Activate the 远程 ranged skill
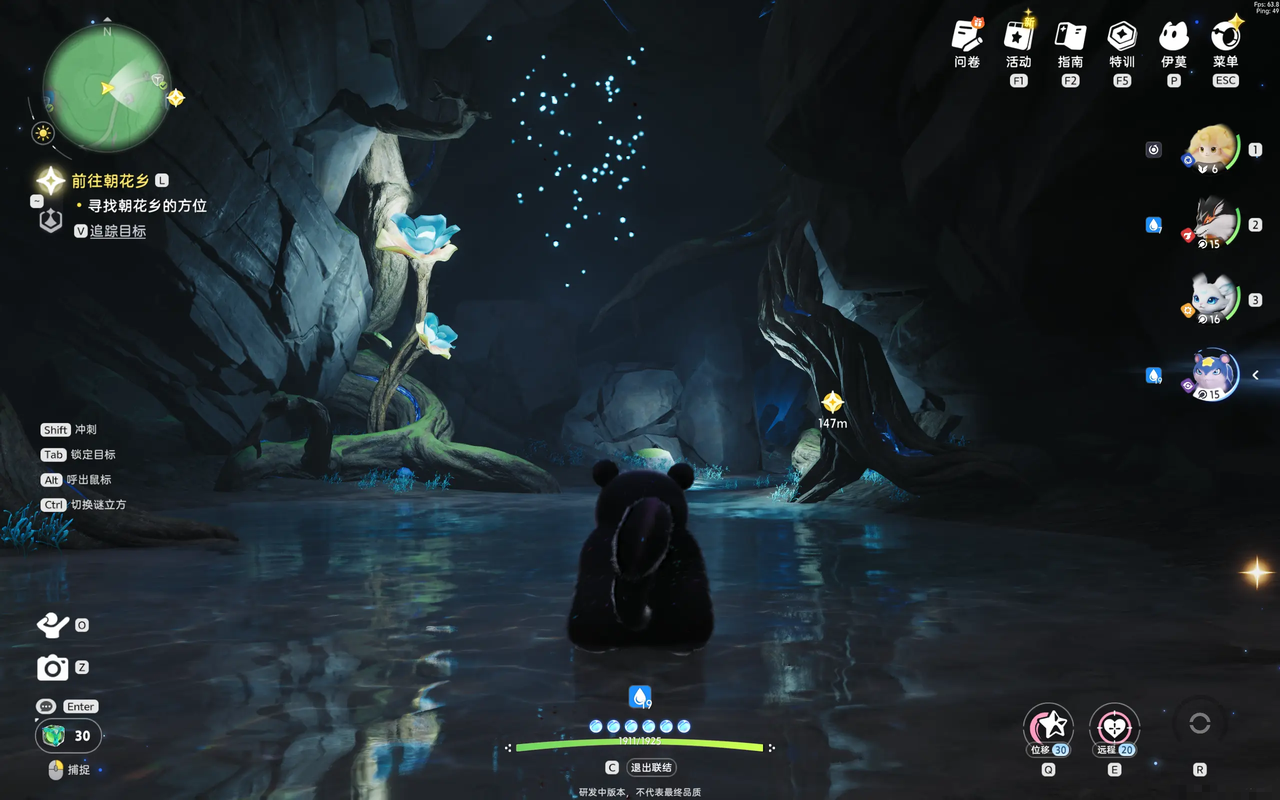The width and height of the screenshot is (1280, 800). click(1114, 726)
